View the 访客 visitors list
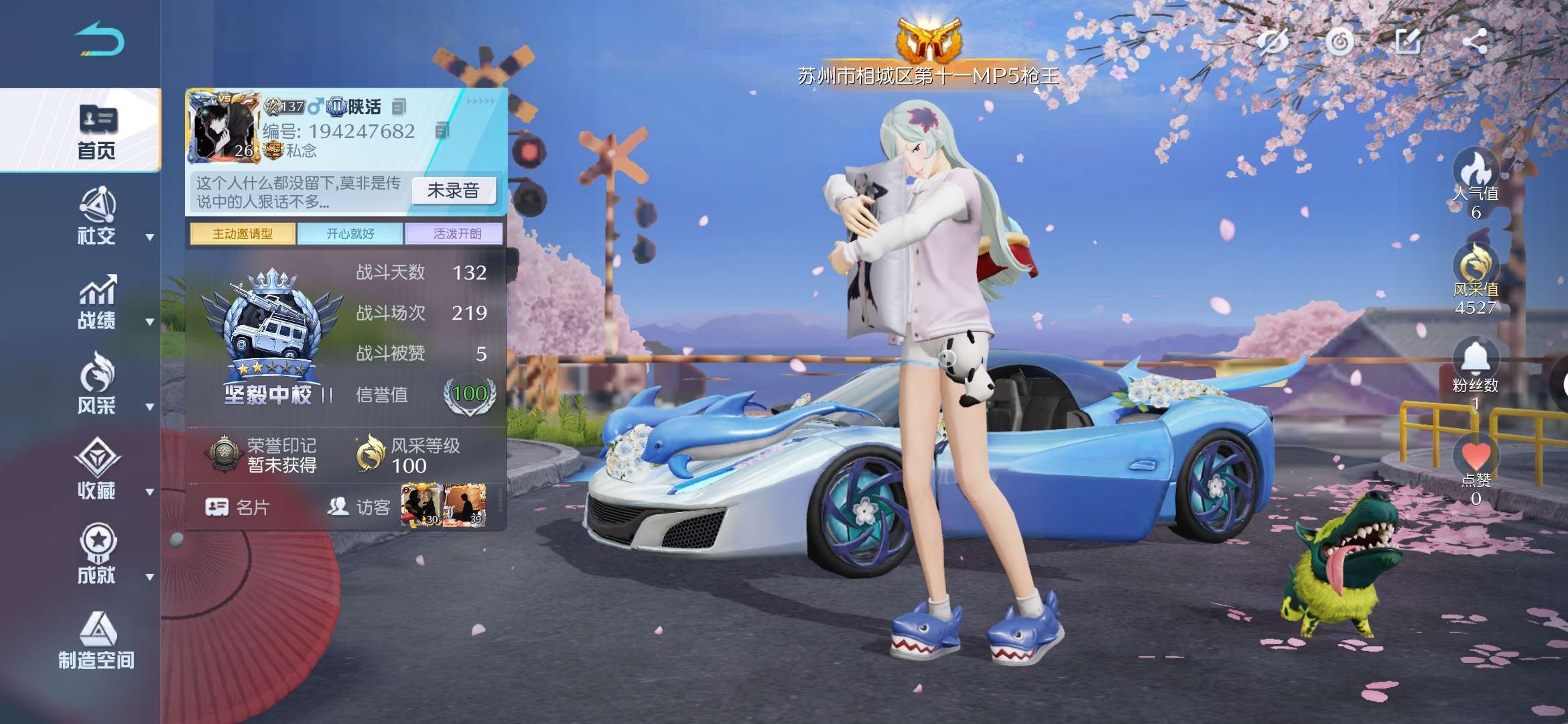 tap(359, 507)
